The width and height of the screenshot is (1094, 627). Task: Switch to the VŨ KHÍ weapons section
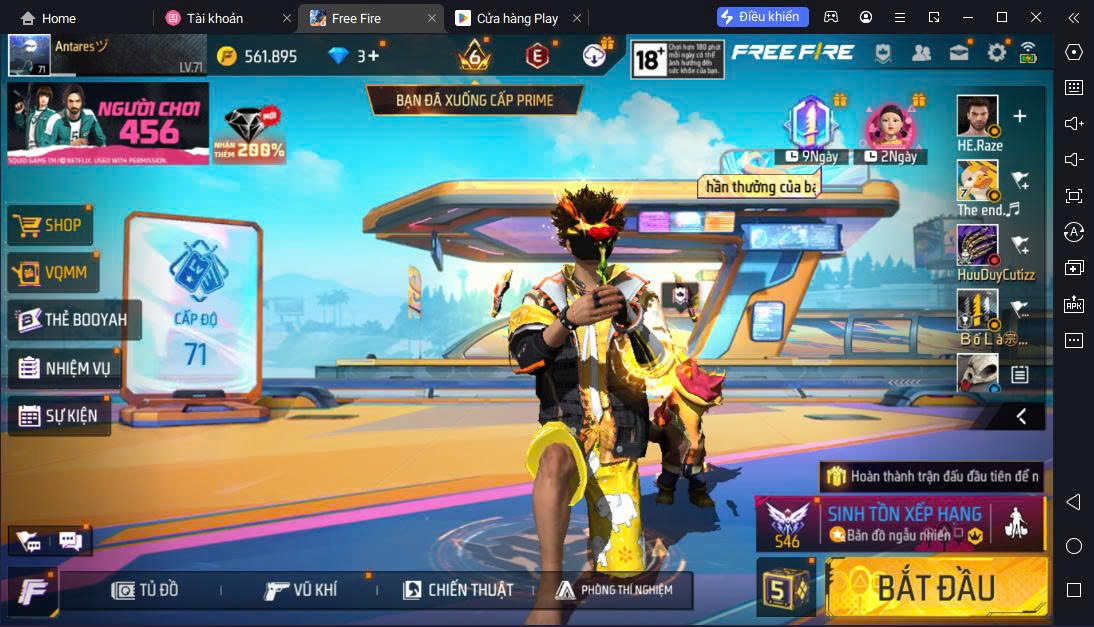pyautogui.click(x=301, y=590)
